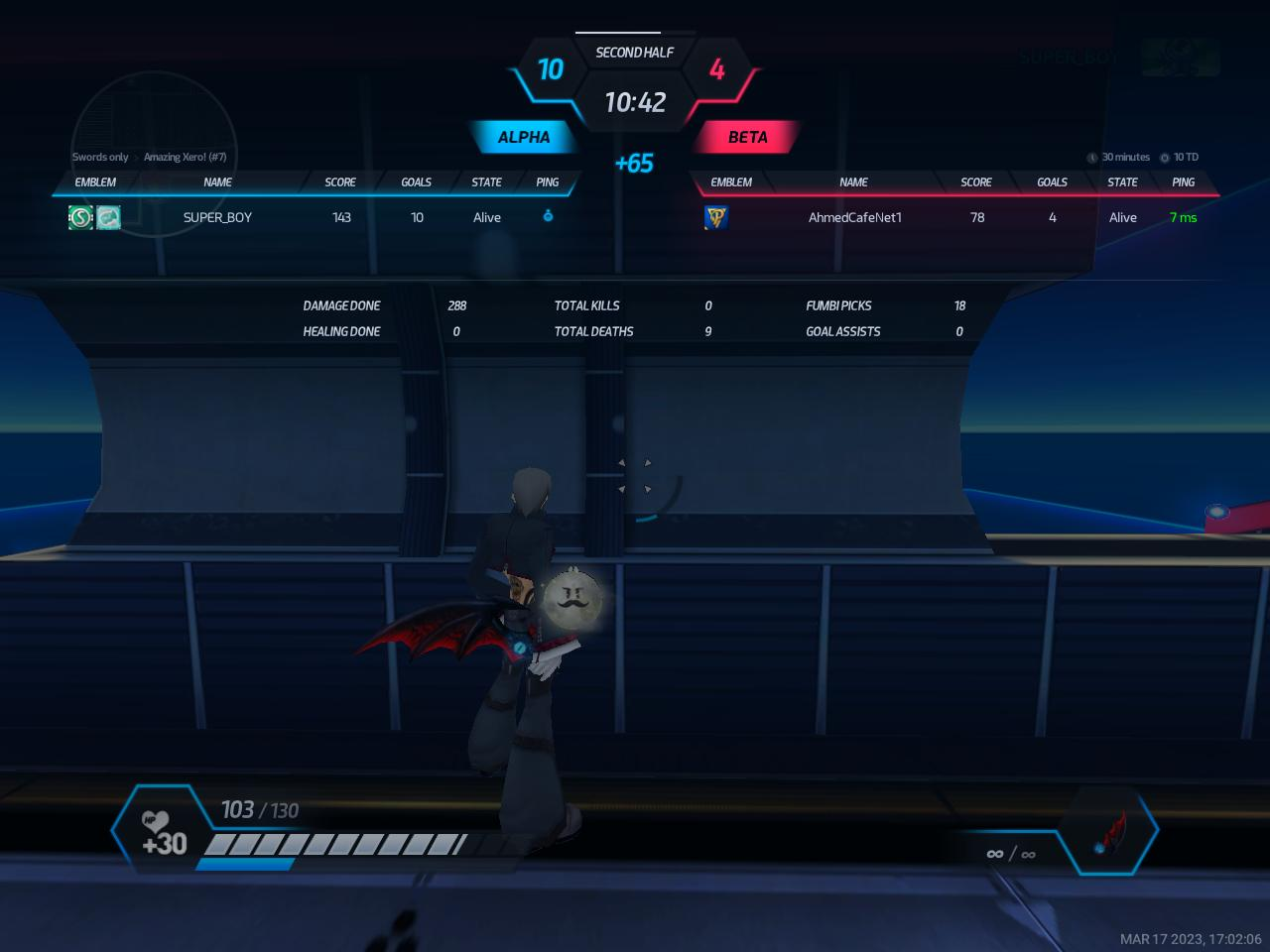Select the red sword weapon icon
The width and height of the screenshot is (1270, 952).
(1109, 832)
